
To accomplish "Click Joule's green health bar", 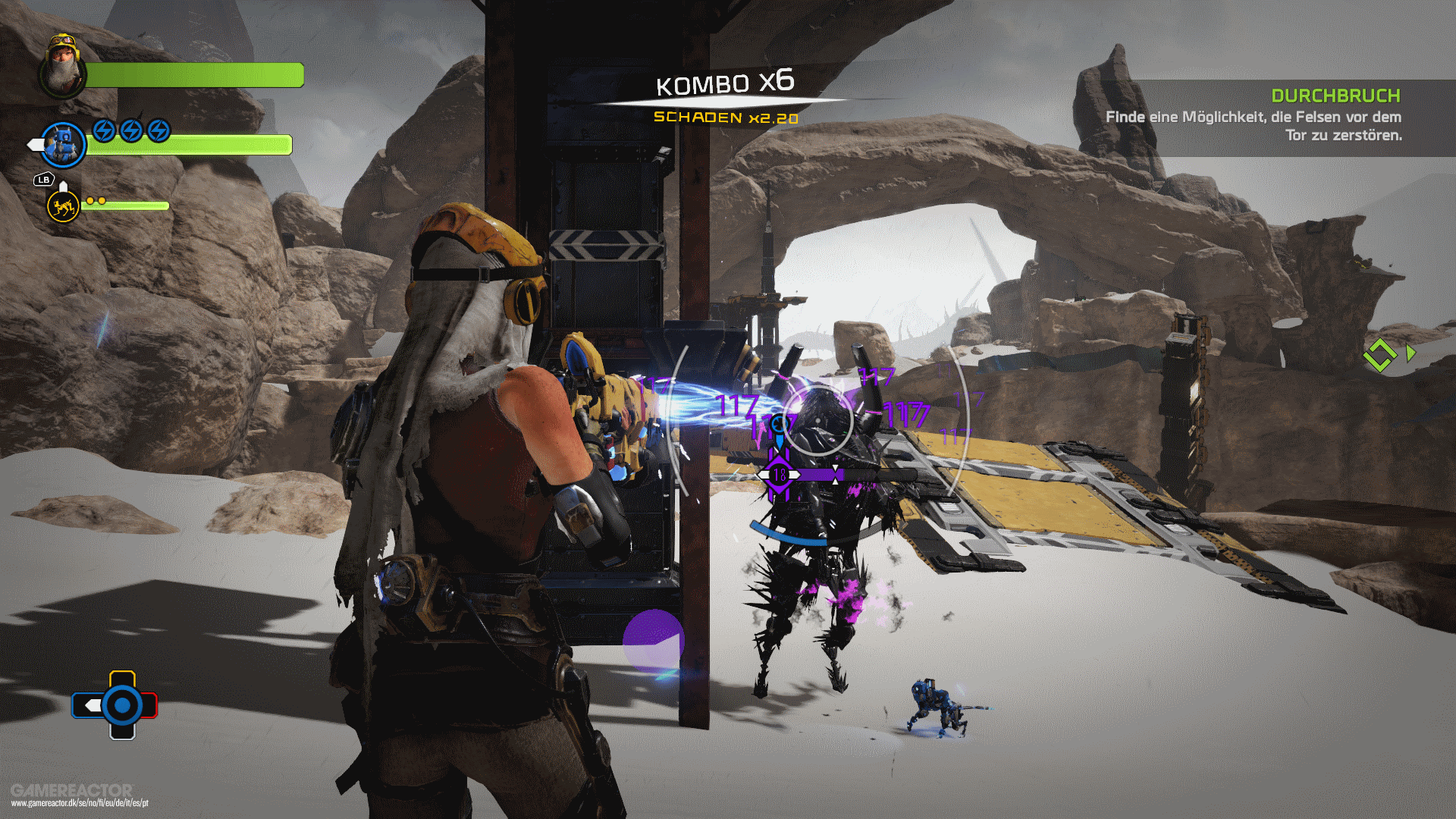I will click(193, 74).
